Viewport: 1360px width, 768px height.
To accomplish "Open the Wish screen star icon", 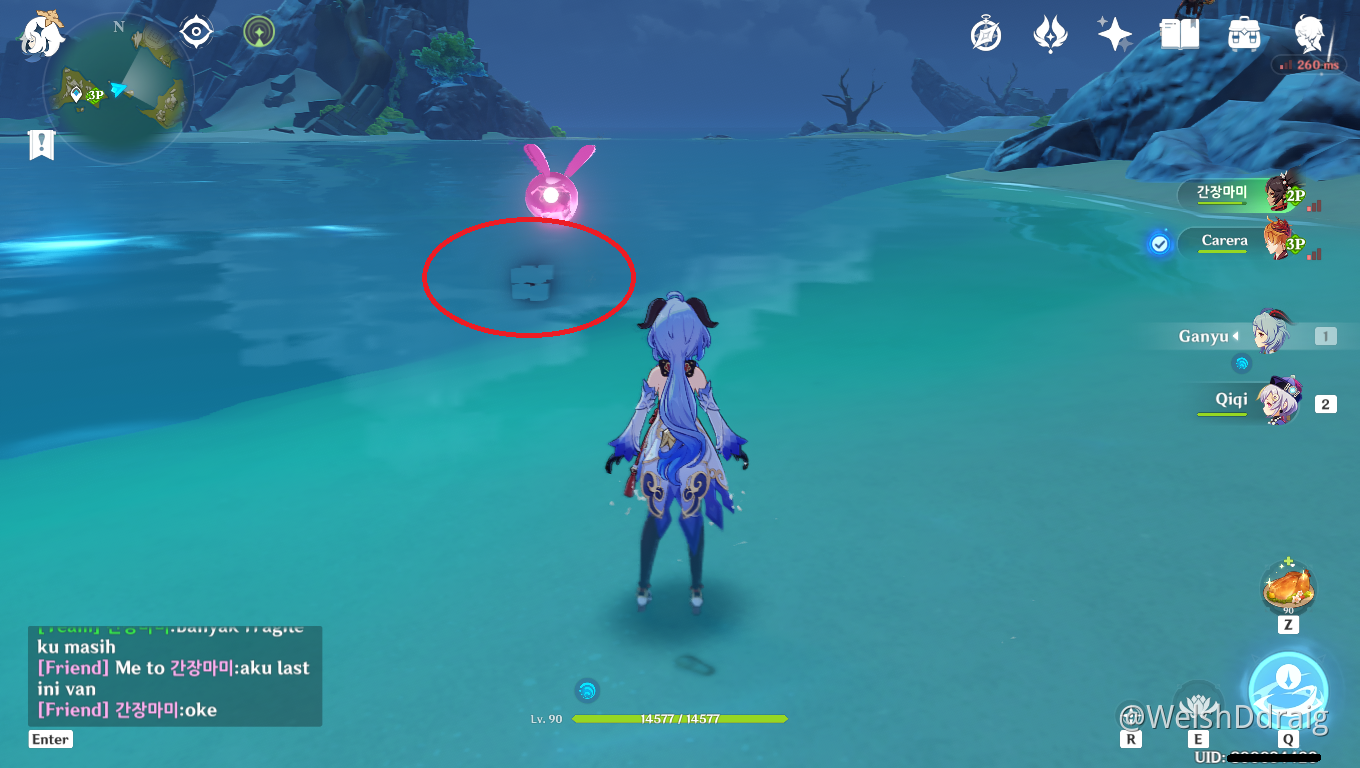I will coord(1114,35).
